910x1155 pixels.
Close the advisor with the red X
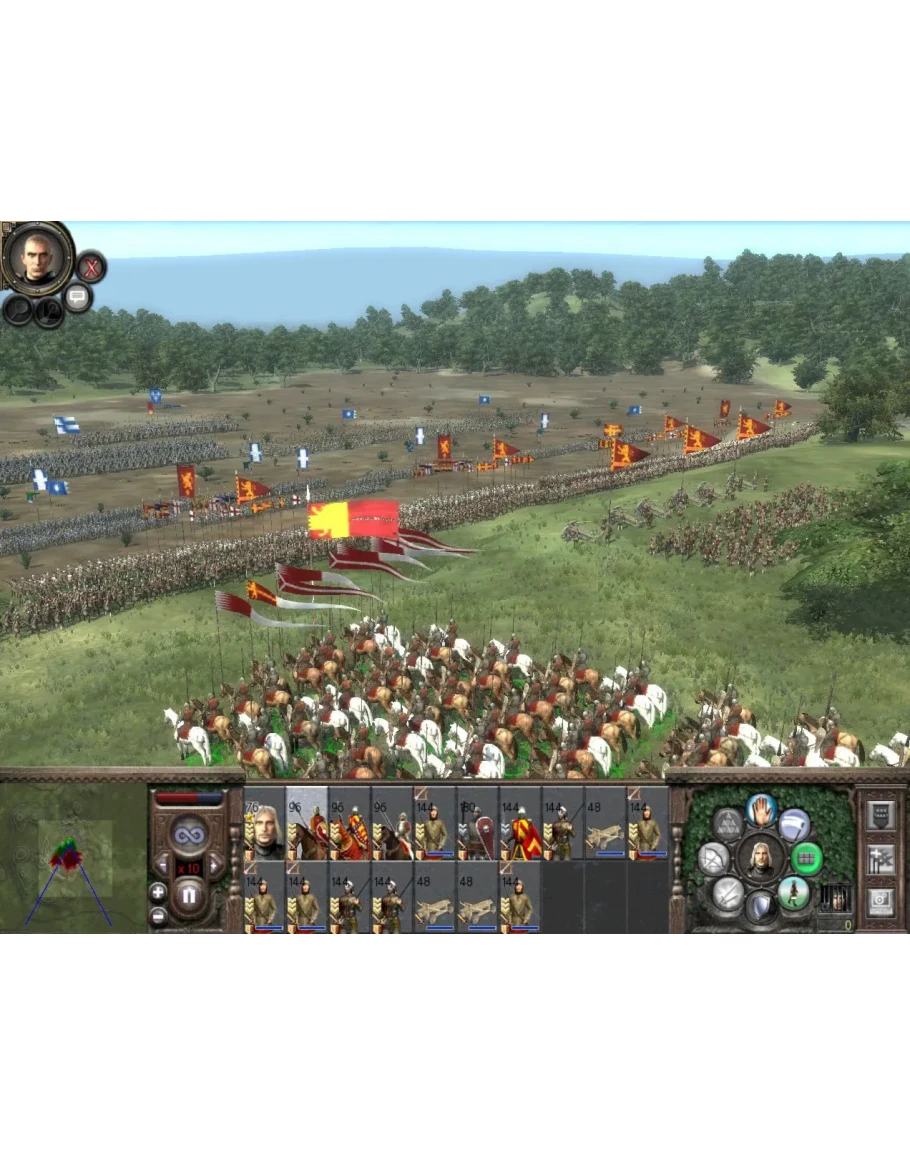point(91,267)
